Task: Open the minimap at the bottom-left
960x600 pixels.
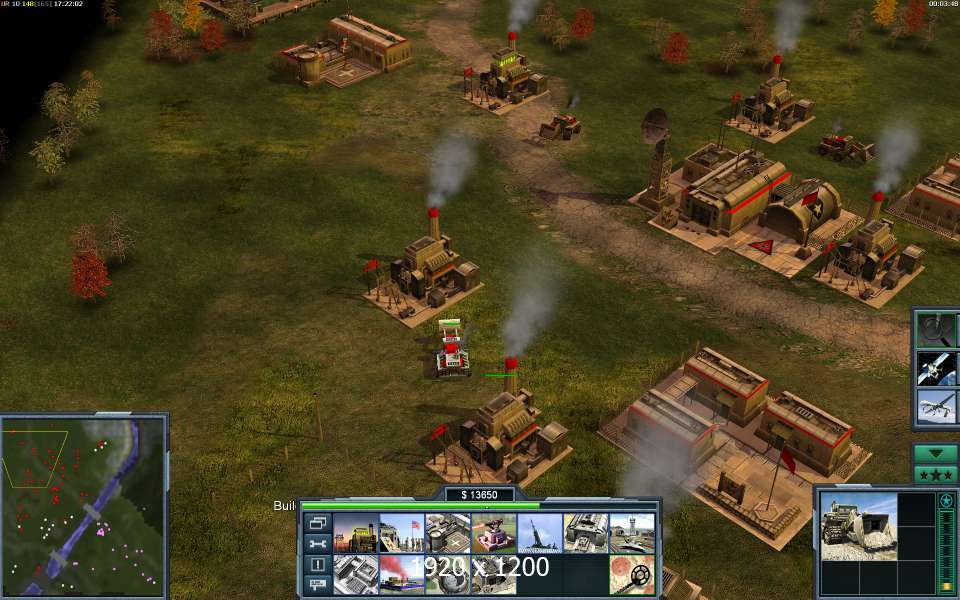Action: pos(84,503)
